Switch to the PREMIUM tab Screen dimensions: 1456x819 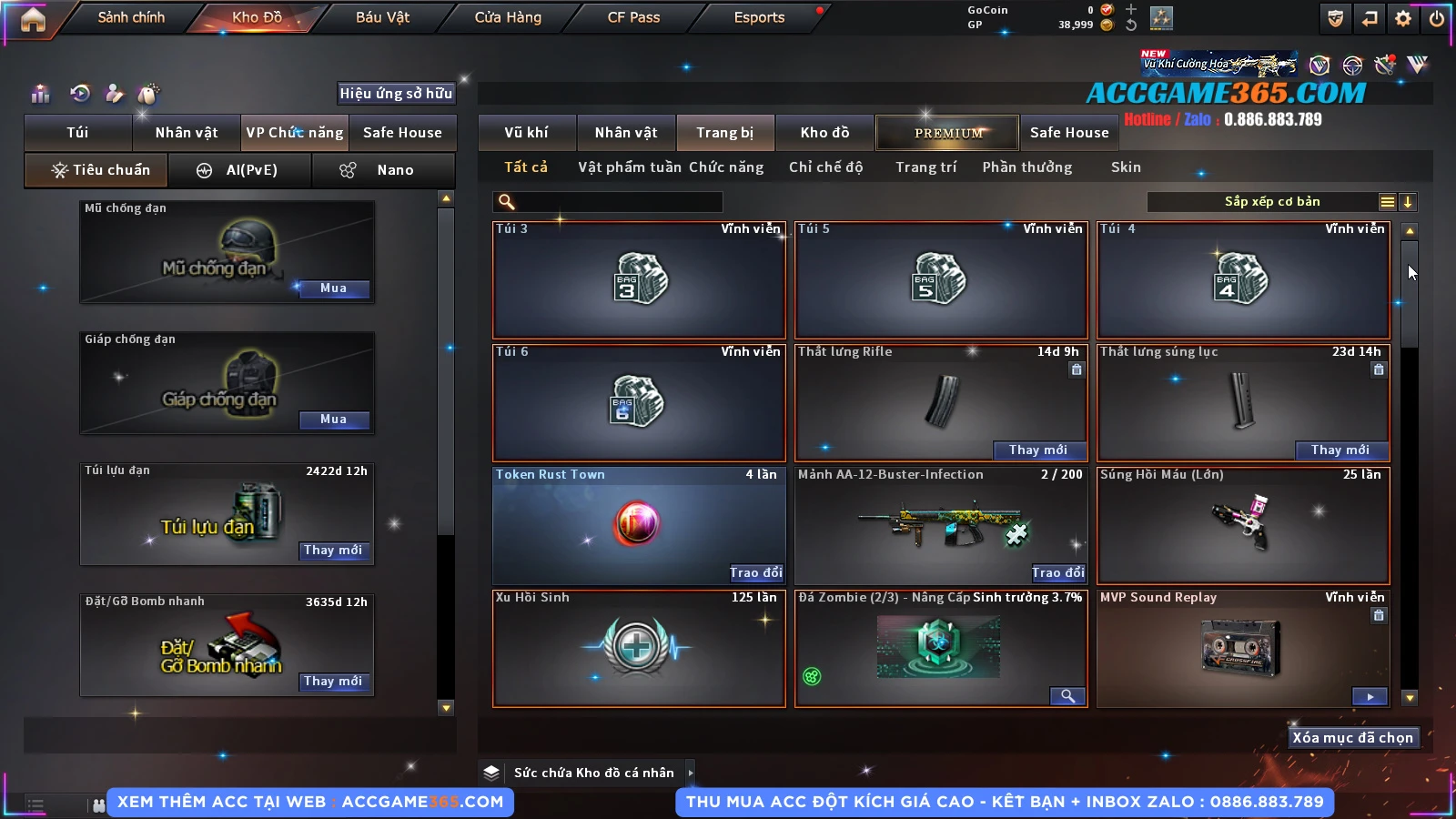(947, 133)
